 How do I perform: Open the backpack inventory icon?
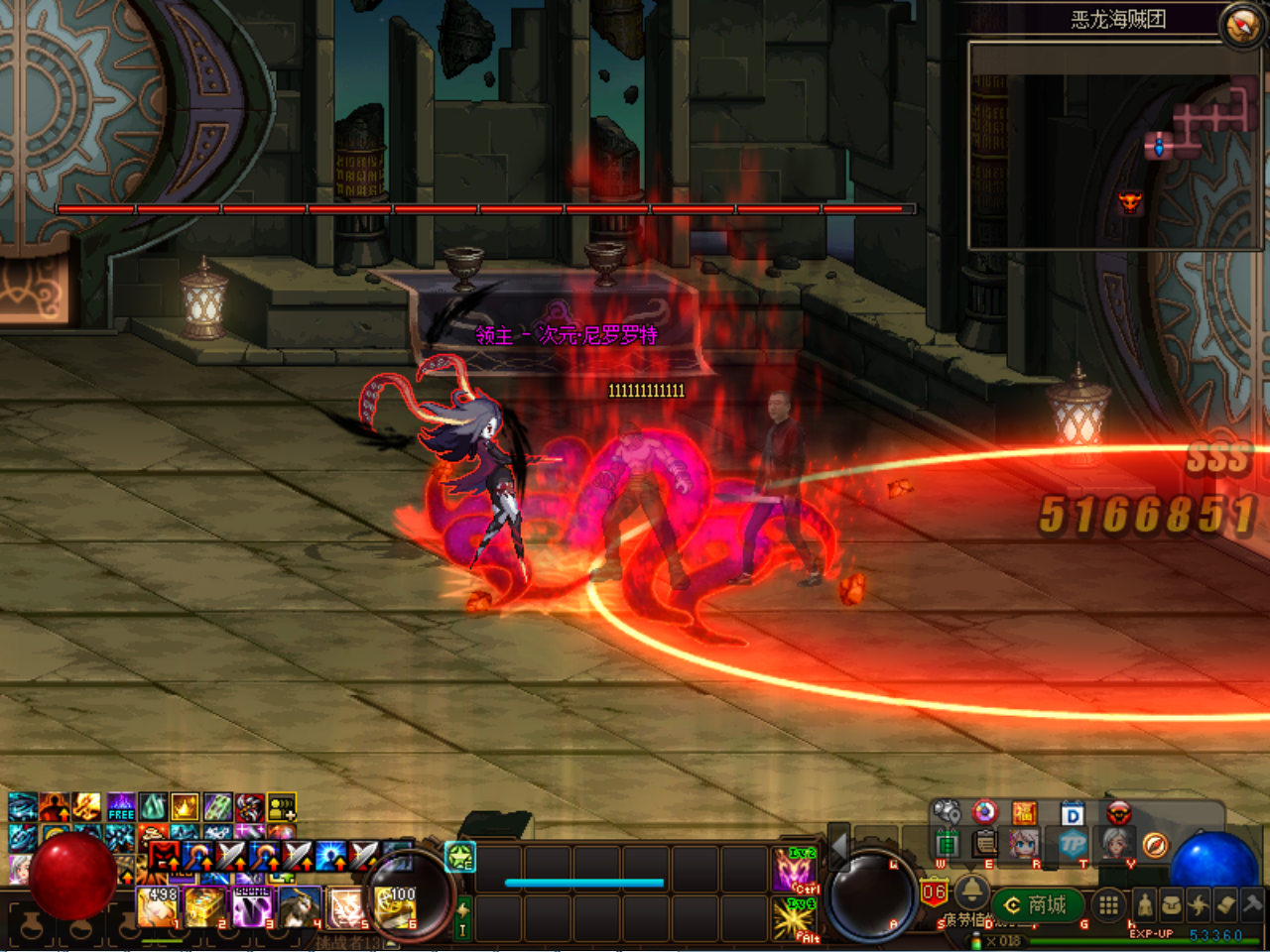[1172, 904]
